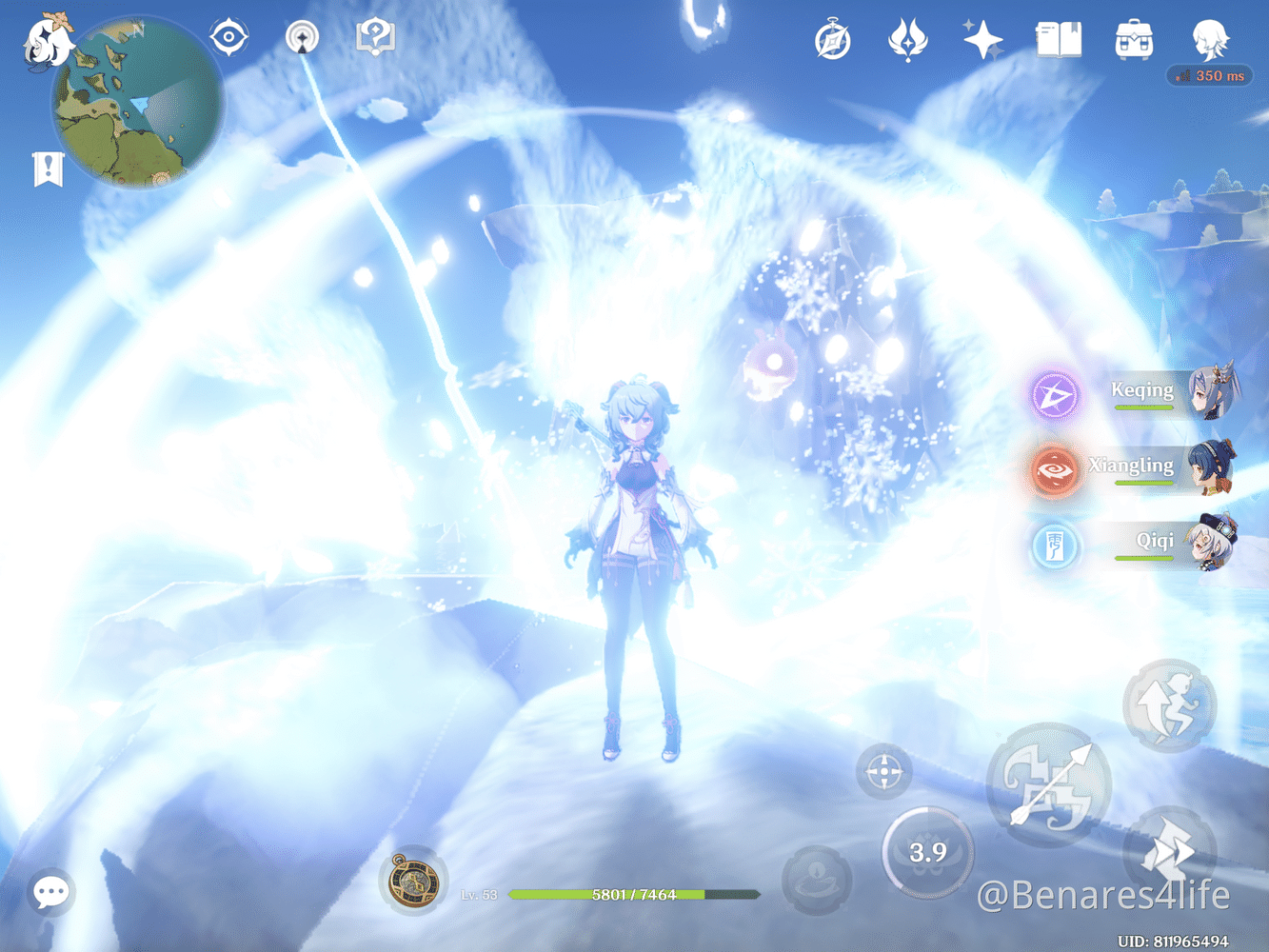Open the in-game chat bubble
The height and width of the screenshot is (952, 1269).
point(50,892)
